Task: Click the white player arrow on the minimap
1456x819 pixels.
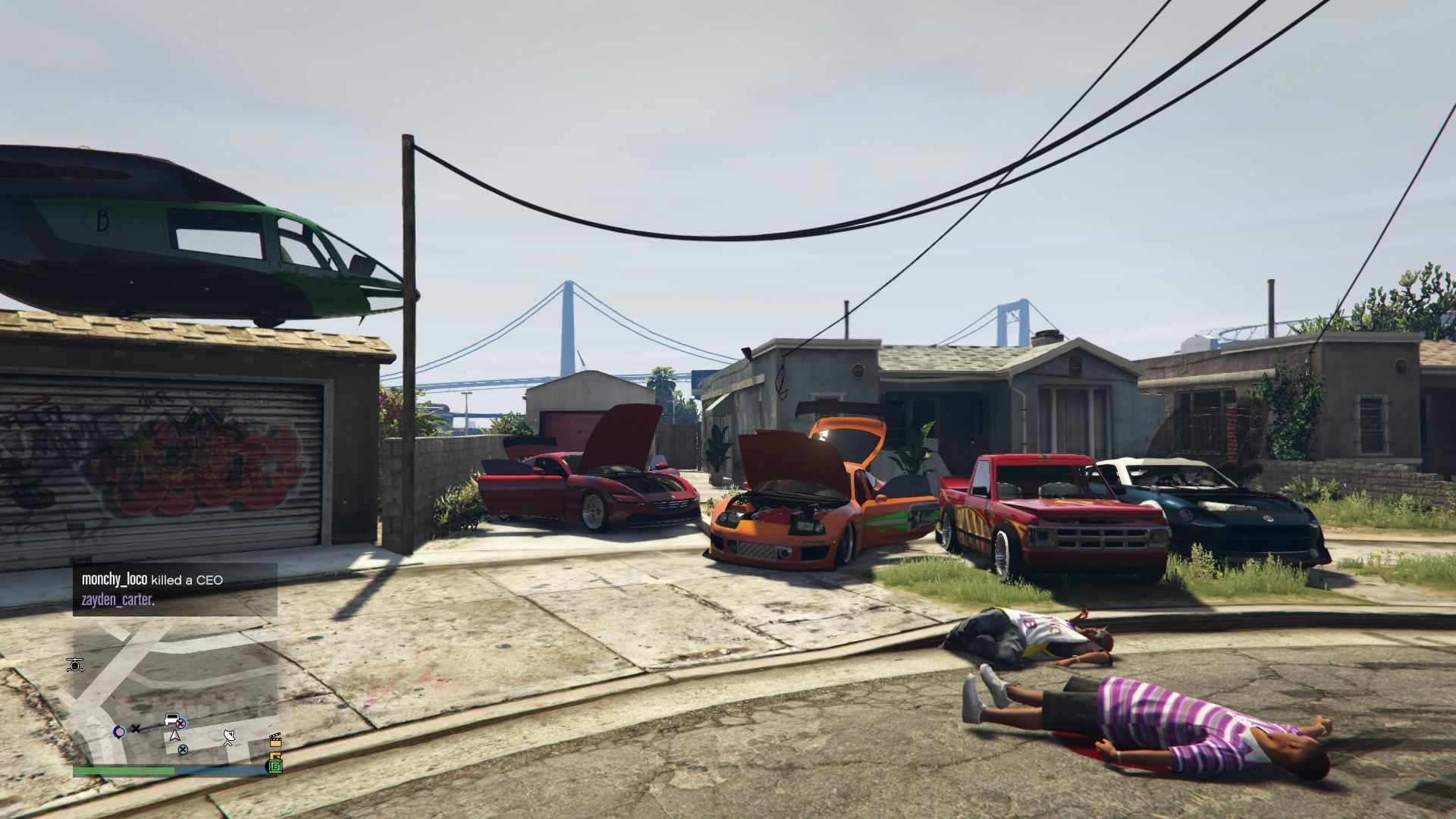Action: [175, 735]
